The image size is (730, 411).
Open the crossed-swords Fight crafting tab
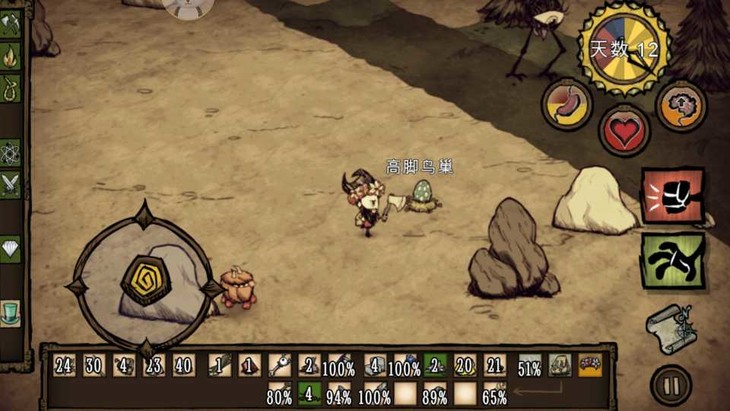click(x=11, y=185)
